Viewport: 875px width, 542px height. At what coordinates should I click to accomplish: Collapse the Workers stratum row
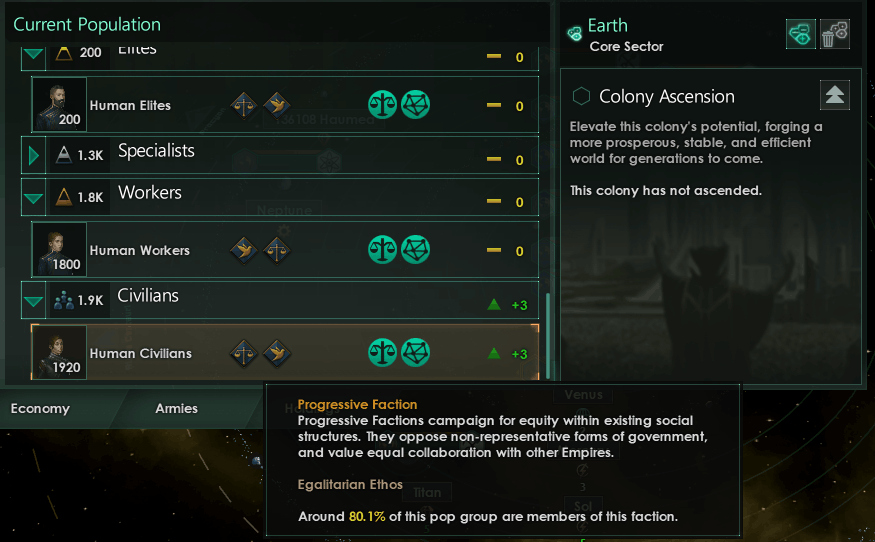tap(35, 198)
